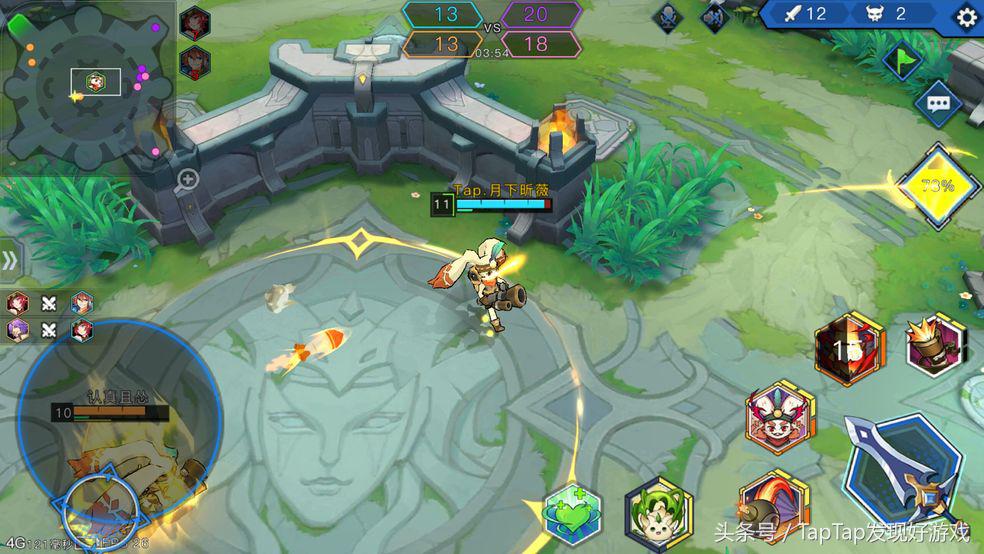
Task: Select the skill on cooldown showing 1
Action: (850, 349)
